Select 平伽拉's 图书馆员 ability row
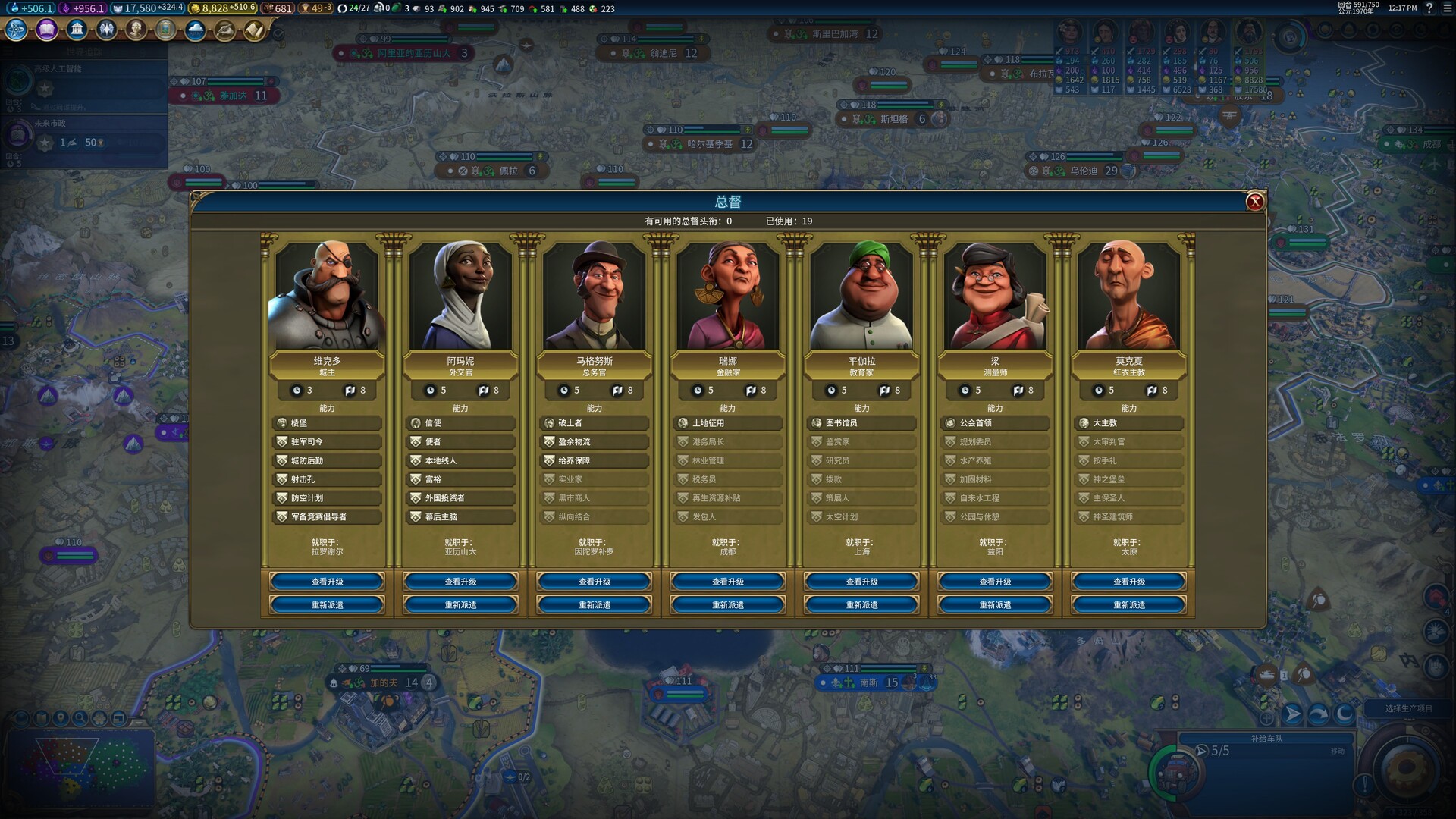The width and height of the screenshot is (1456, 819). pos(861,423)
